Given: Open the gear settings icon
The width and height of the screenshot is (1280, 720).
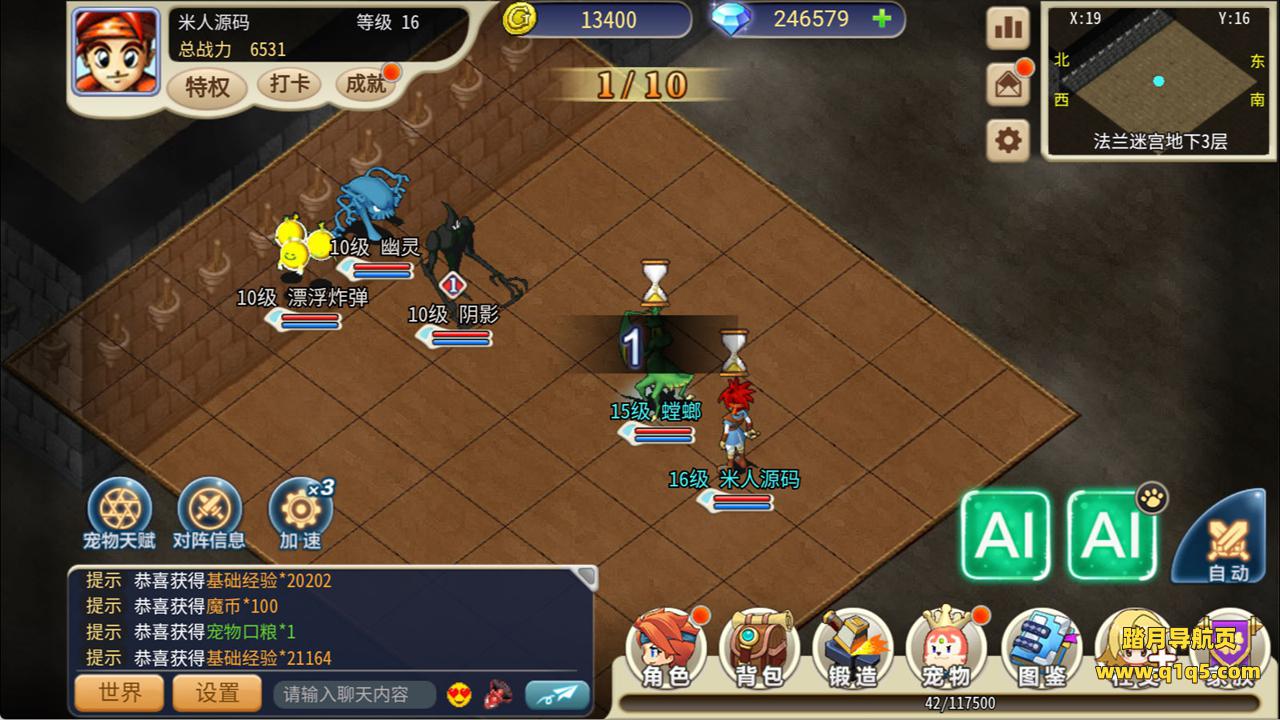Looking at the screenshot, I should [1008, 141].
